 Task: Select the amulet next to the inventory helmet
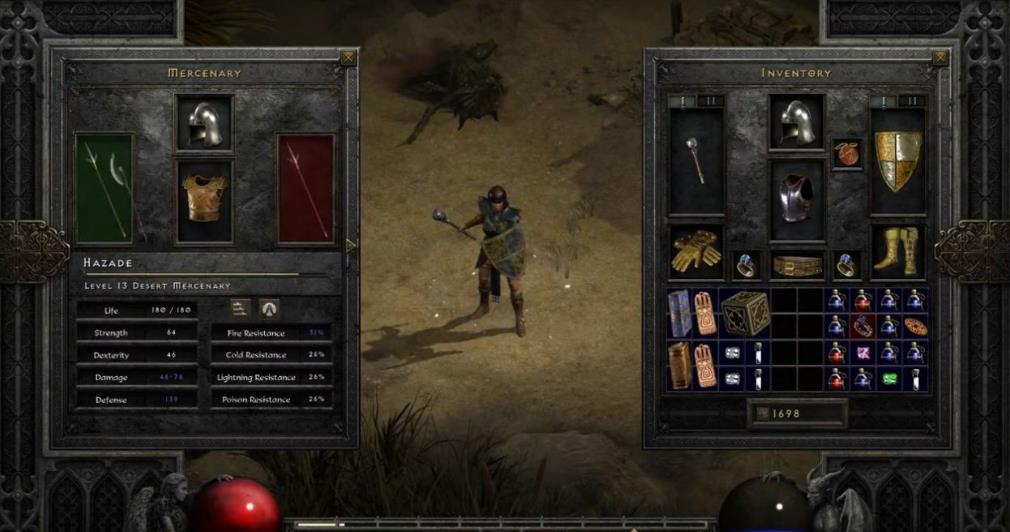click(847, 154)
